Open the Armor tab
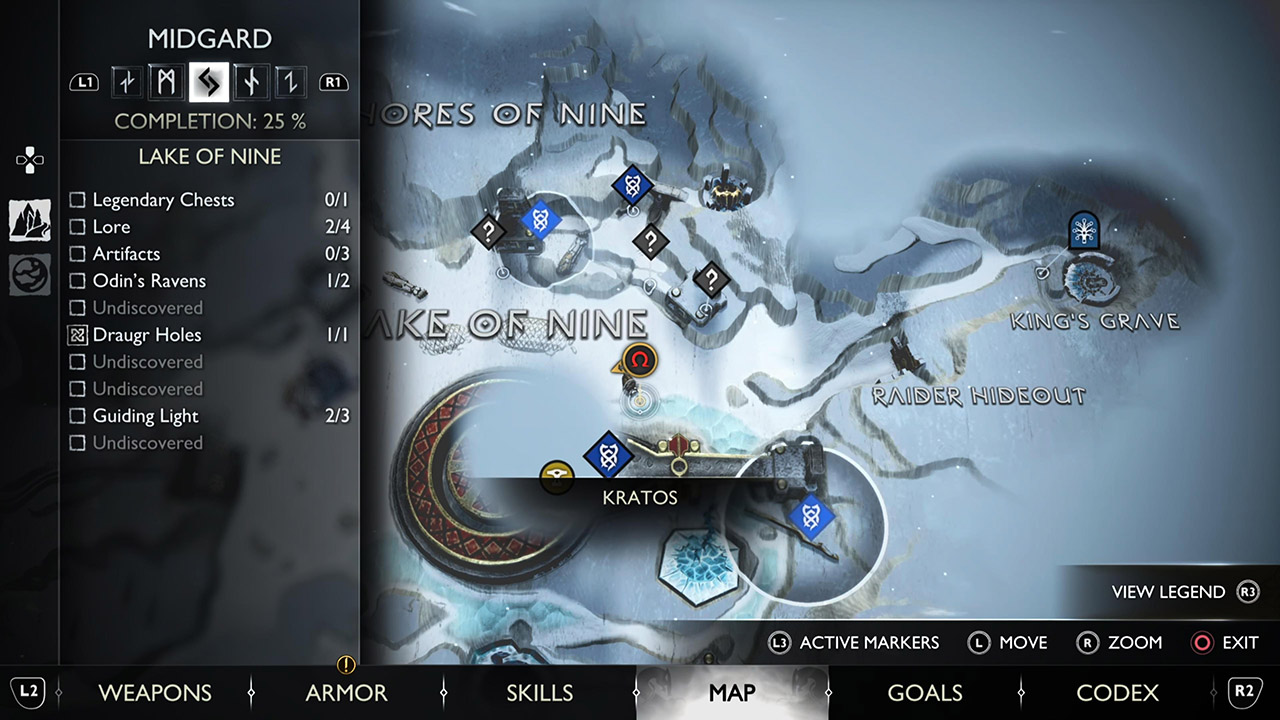 coord(346,693)
